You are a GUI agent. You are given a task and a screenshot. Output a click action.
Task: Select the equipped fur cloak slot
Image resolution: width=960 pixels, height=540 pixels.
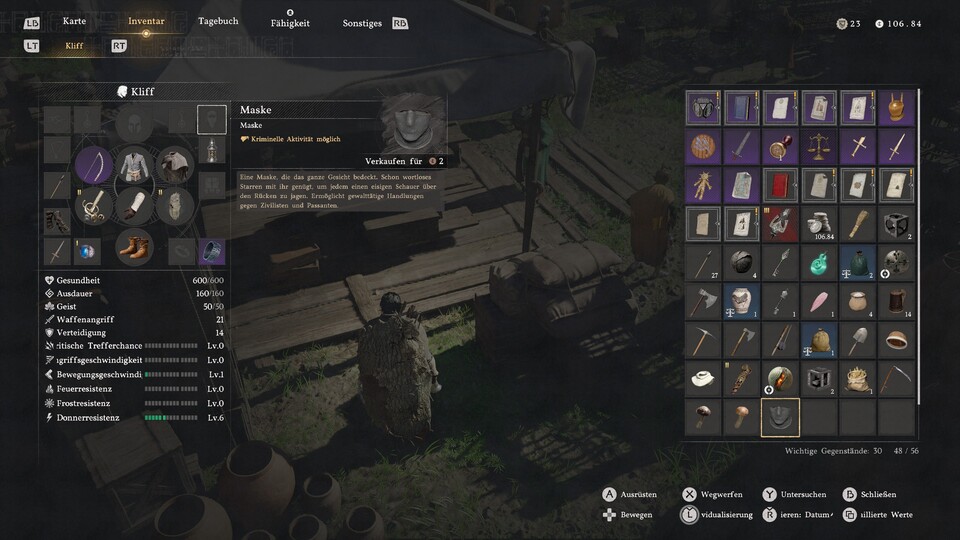tap(174, 164)
